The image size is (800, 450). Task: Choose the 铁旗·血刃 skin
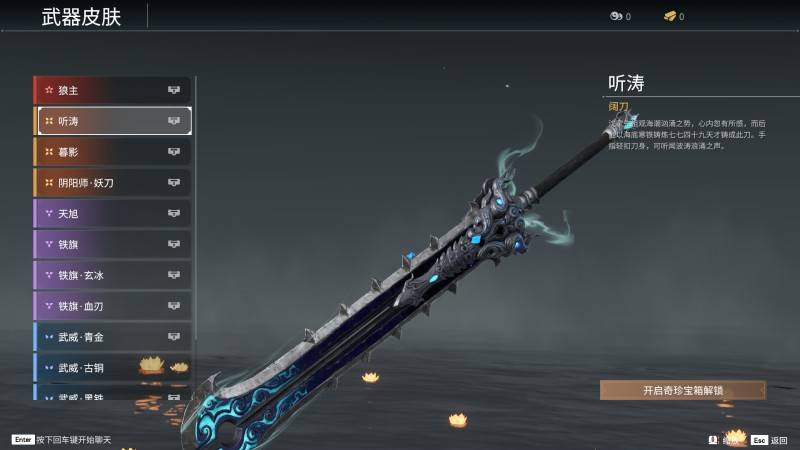pyautogui.click(x=112, y=306)
